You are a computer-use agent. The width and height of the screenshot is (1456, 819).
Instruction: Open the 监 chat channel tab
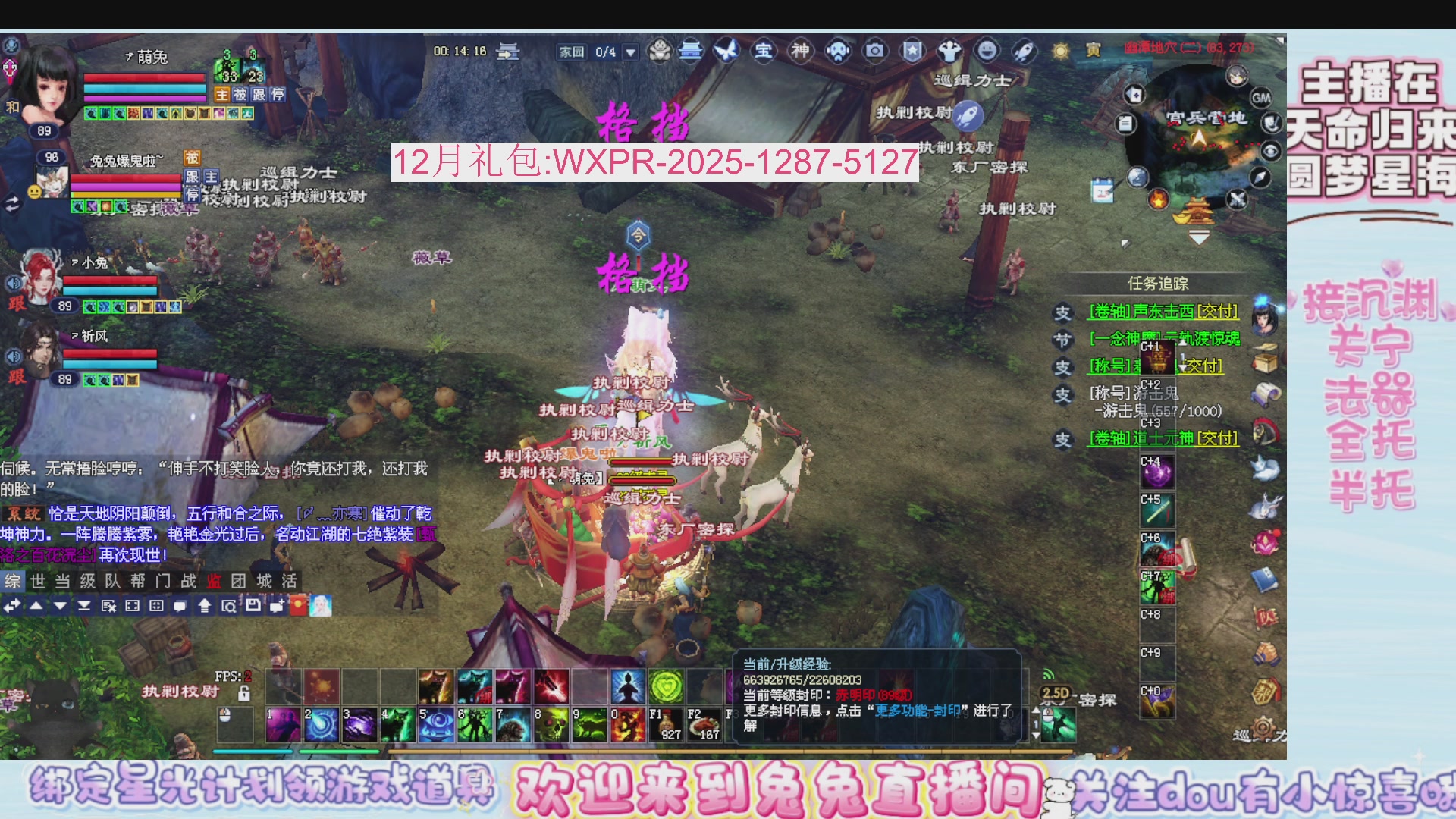(215, 582)
